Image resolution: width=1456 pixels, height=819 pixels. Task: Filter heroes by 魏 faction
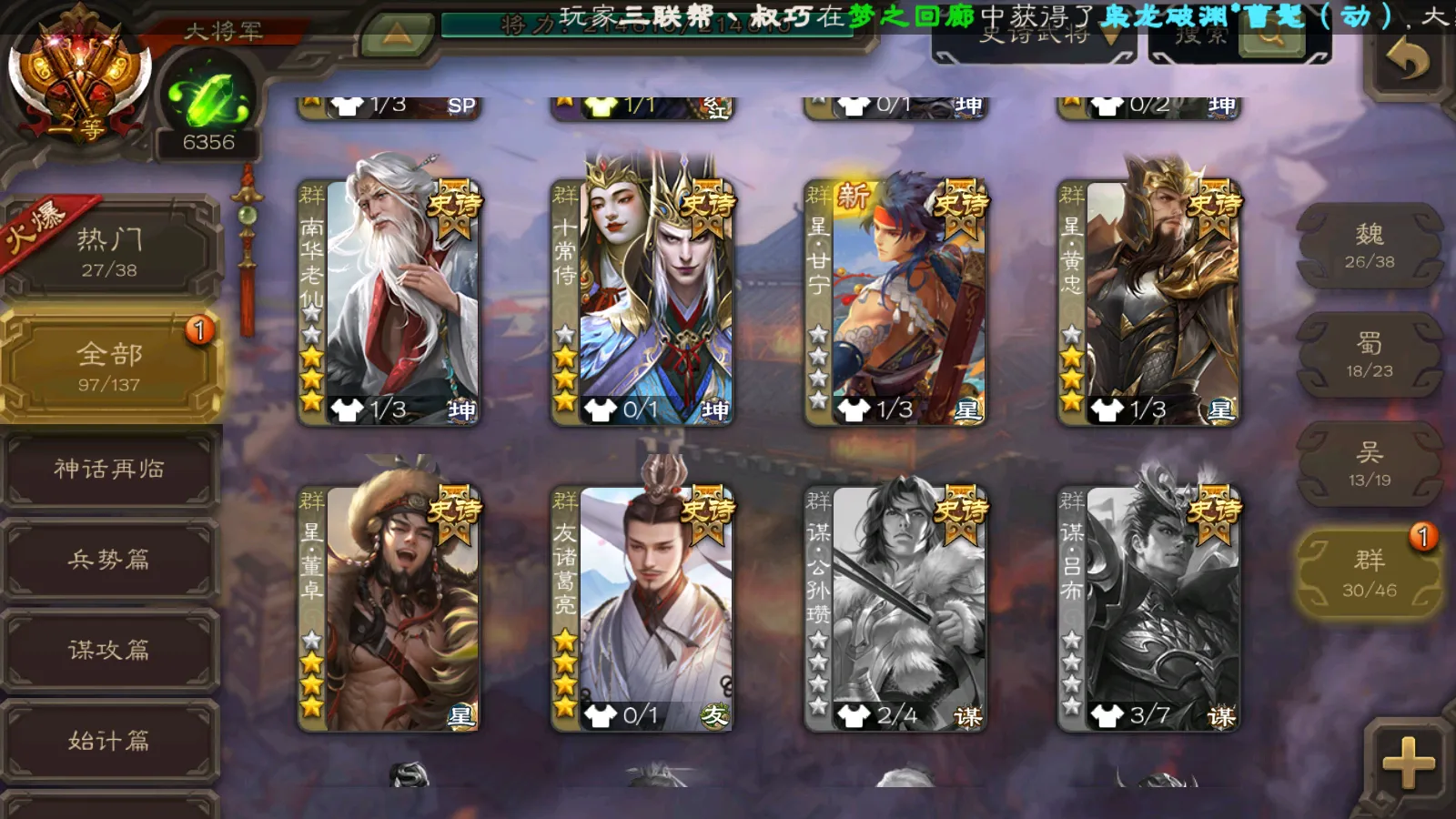tap(1369, 247)
